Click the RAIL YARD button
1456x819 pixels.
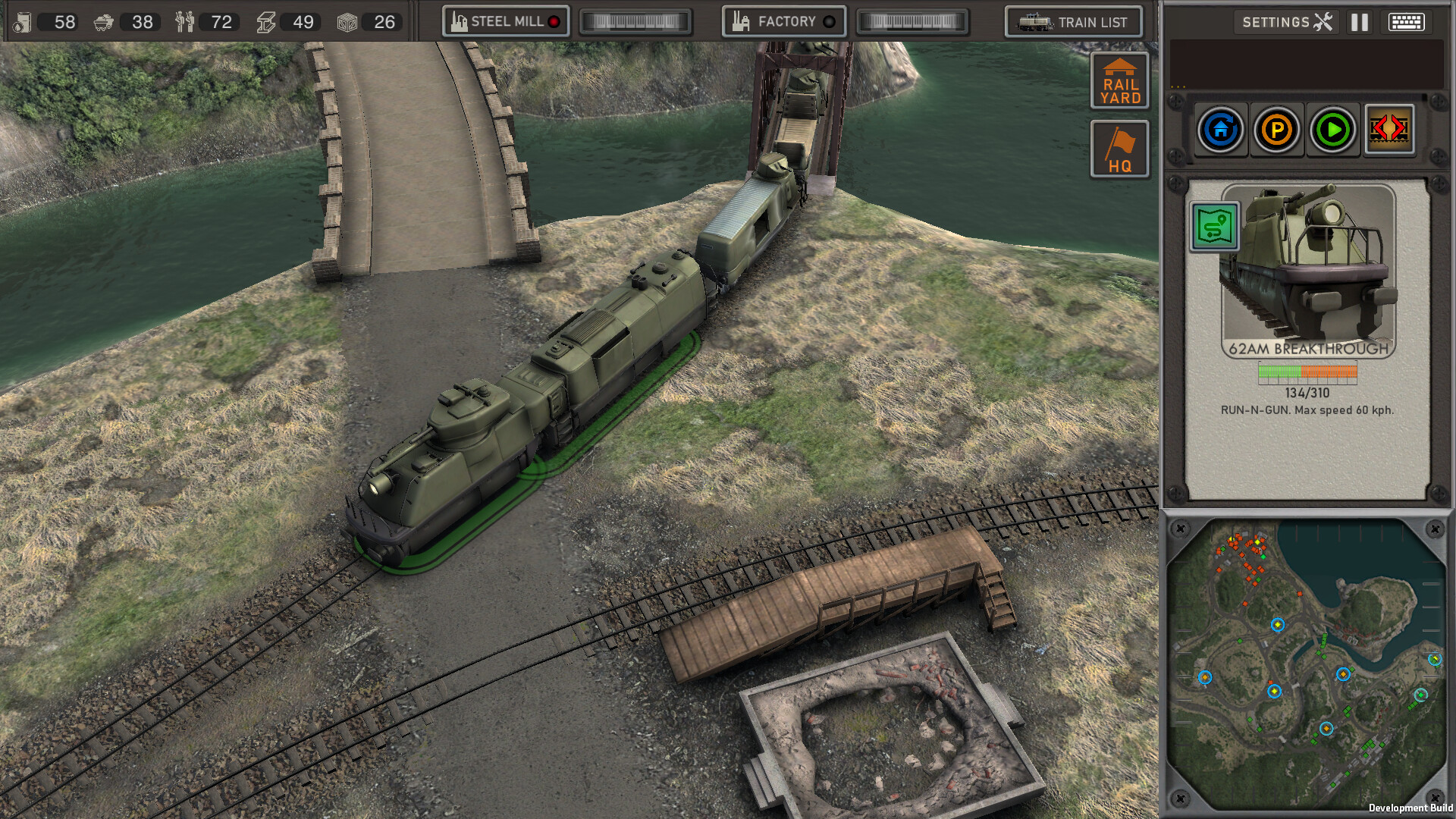point(1120,81)
